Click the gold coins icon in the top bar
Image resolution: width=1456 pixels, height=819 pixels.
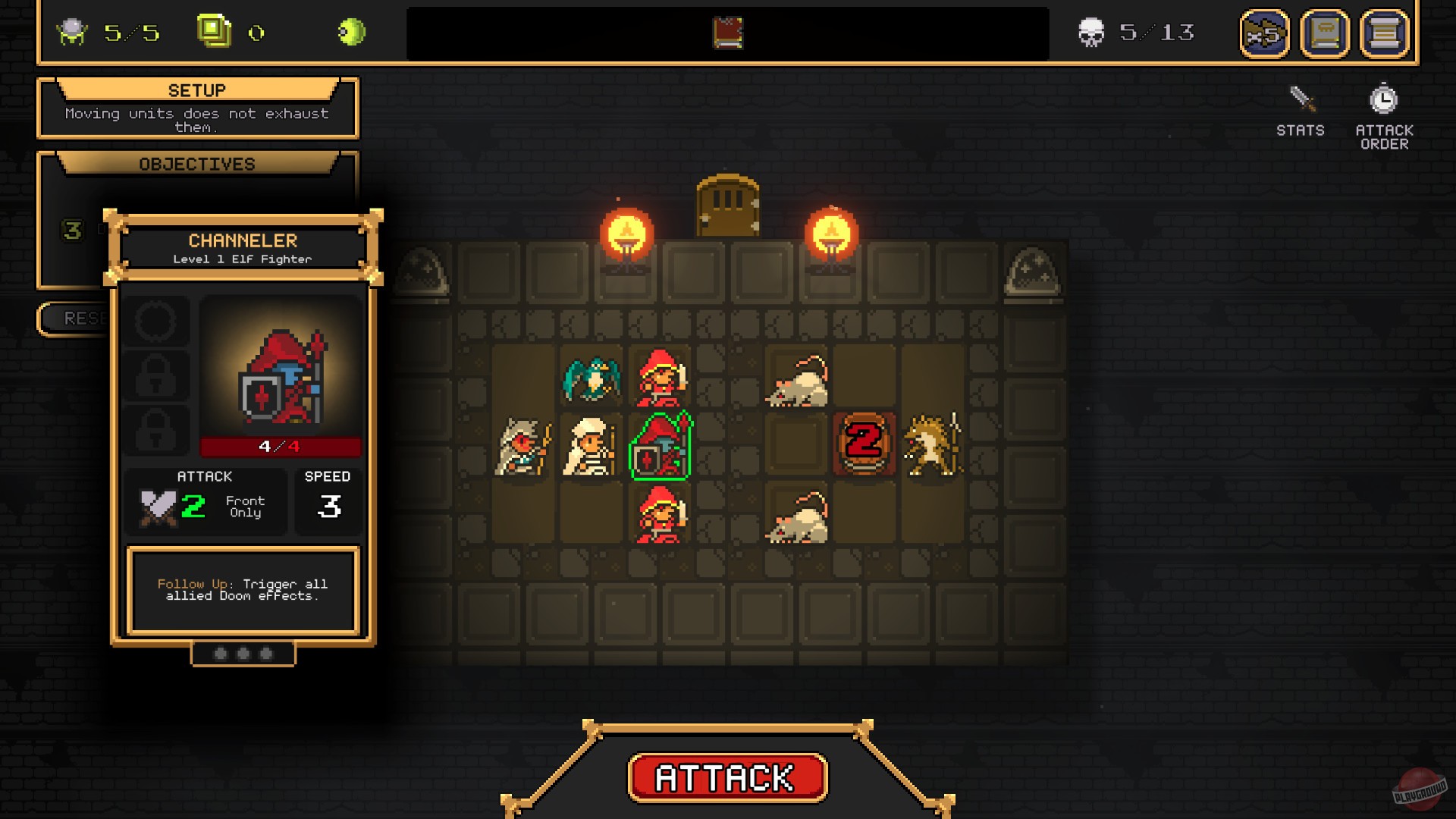click(213, 30)
